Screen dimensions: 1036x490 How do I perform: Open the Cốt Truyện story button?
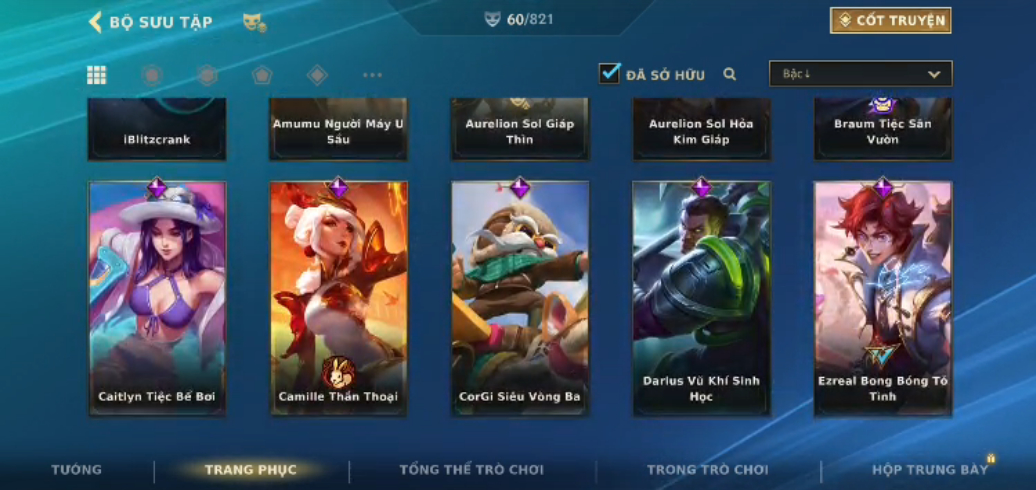tap(890, 21)
